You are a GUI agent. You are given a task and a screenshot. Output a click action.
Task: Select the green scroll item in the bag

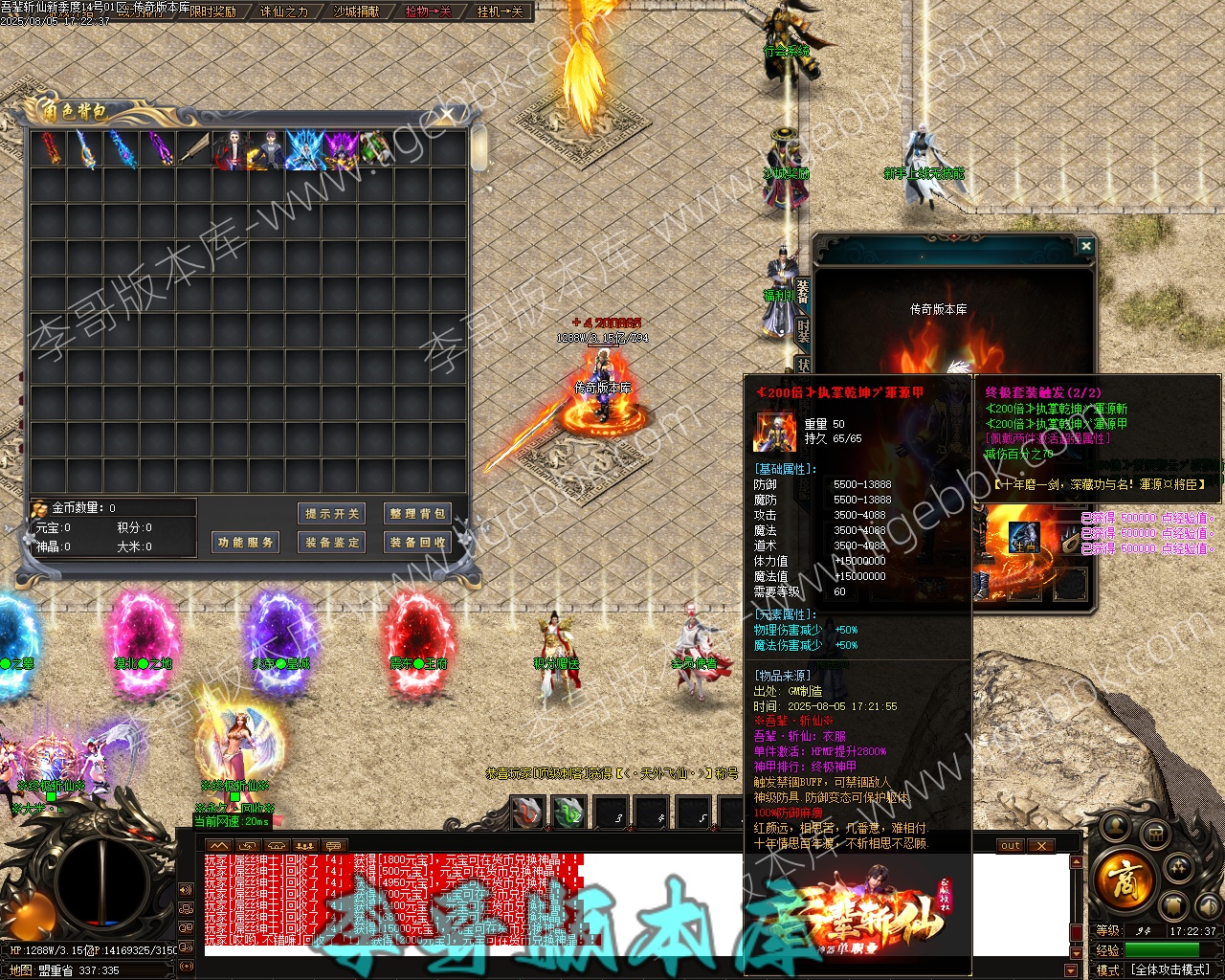[x=376, y=150]
